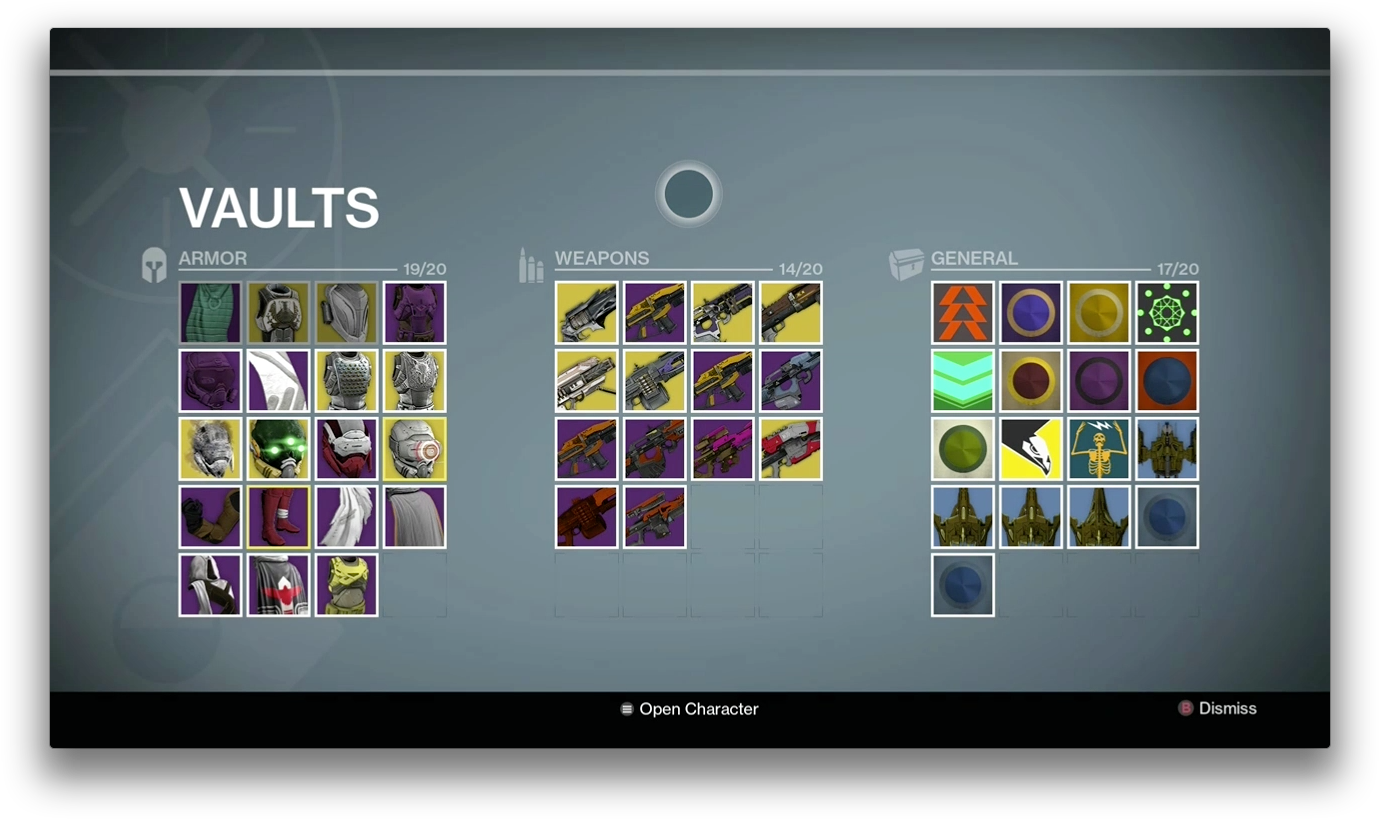Select the blue shader on orange background

(1166, 381)
